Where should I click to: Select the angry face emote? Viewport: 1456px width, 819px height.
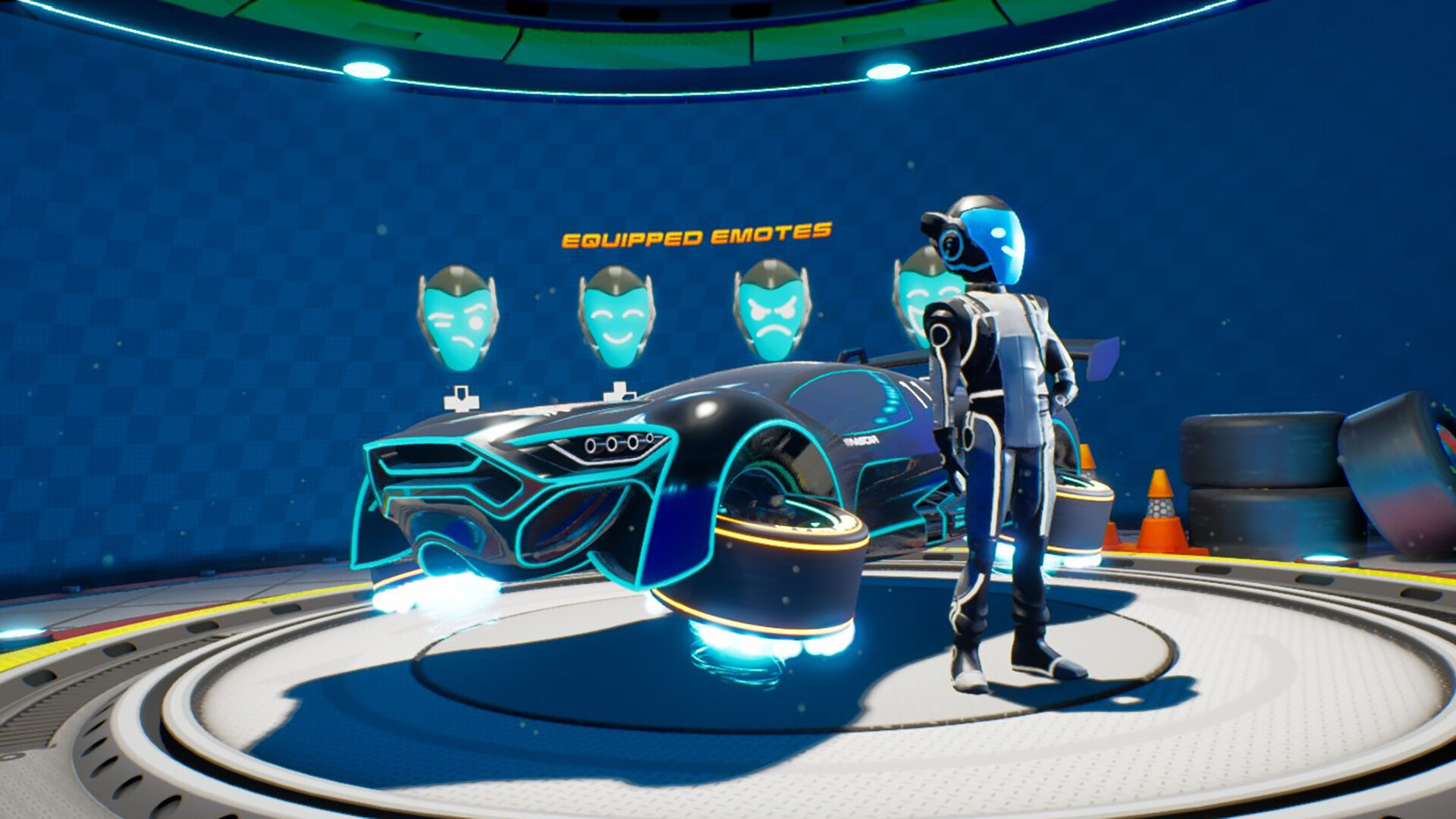click(x=775, y=311)
